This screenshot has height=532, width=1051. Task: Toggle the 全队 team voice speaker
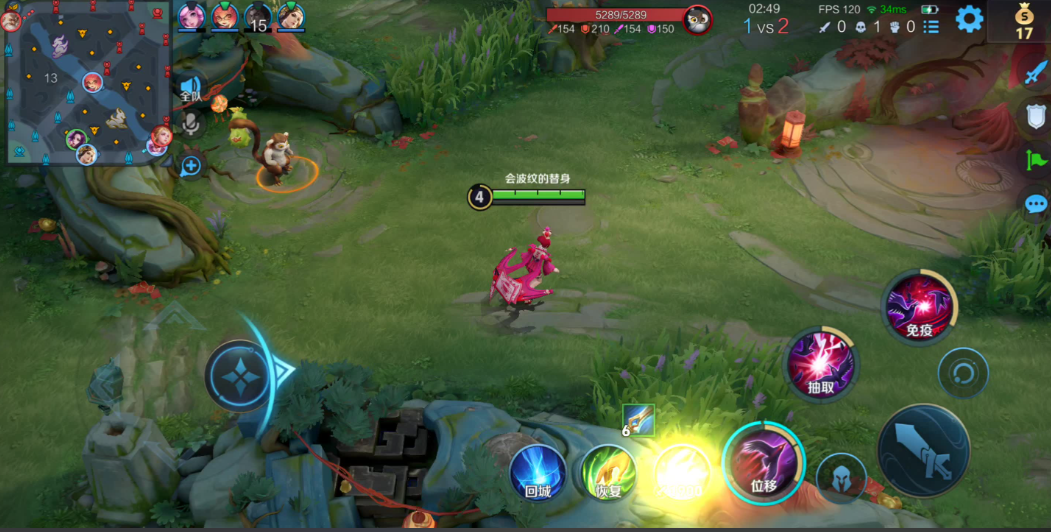[x=189, y=88]
